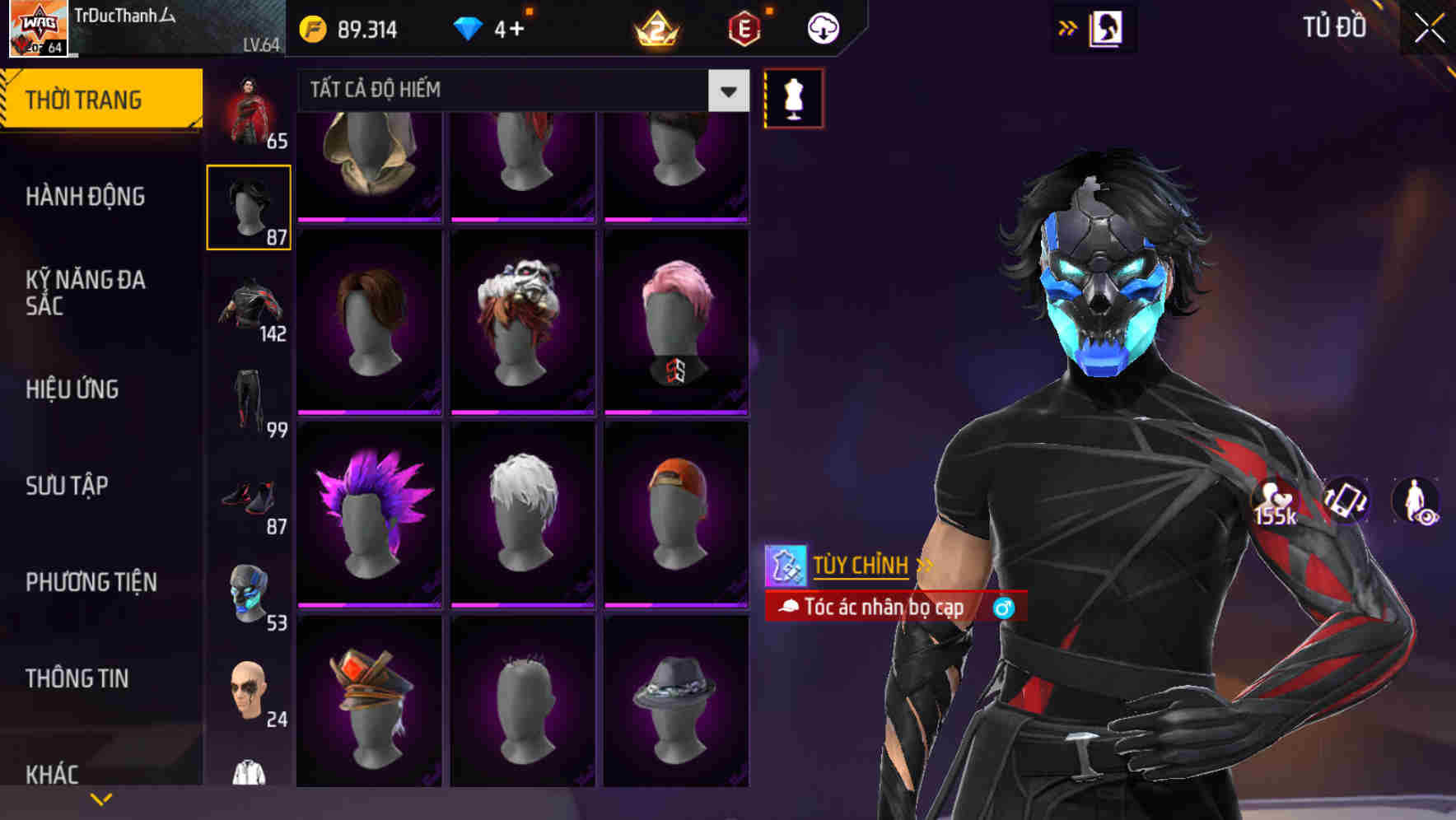Select the head slot showing 87 items

coord(250,205)
